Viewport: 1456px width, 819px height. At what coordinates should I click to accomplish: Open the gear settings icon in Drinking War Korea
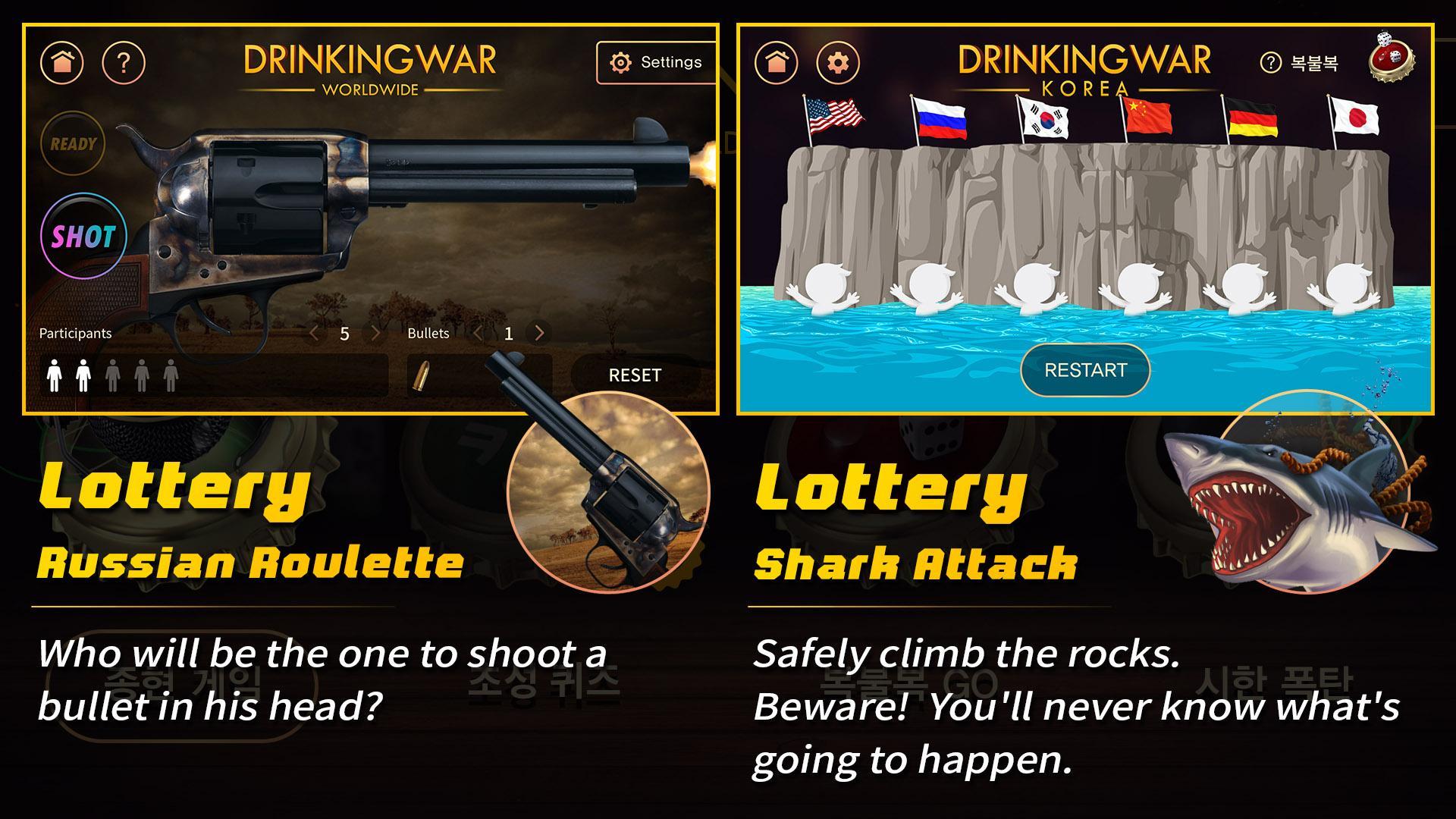(x=836, y=62)
